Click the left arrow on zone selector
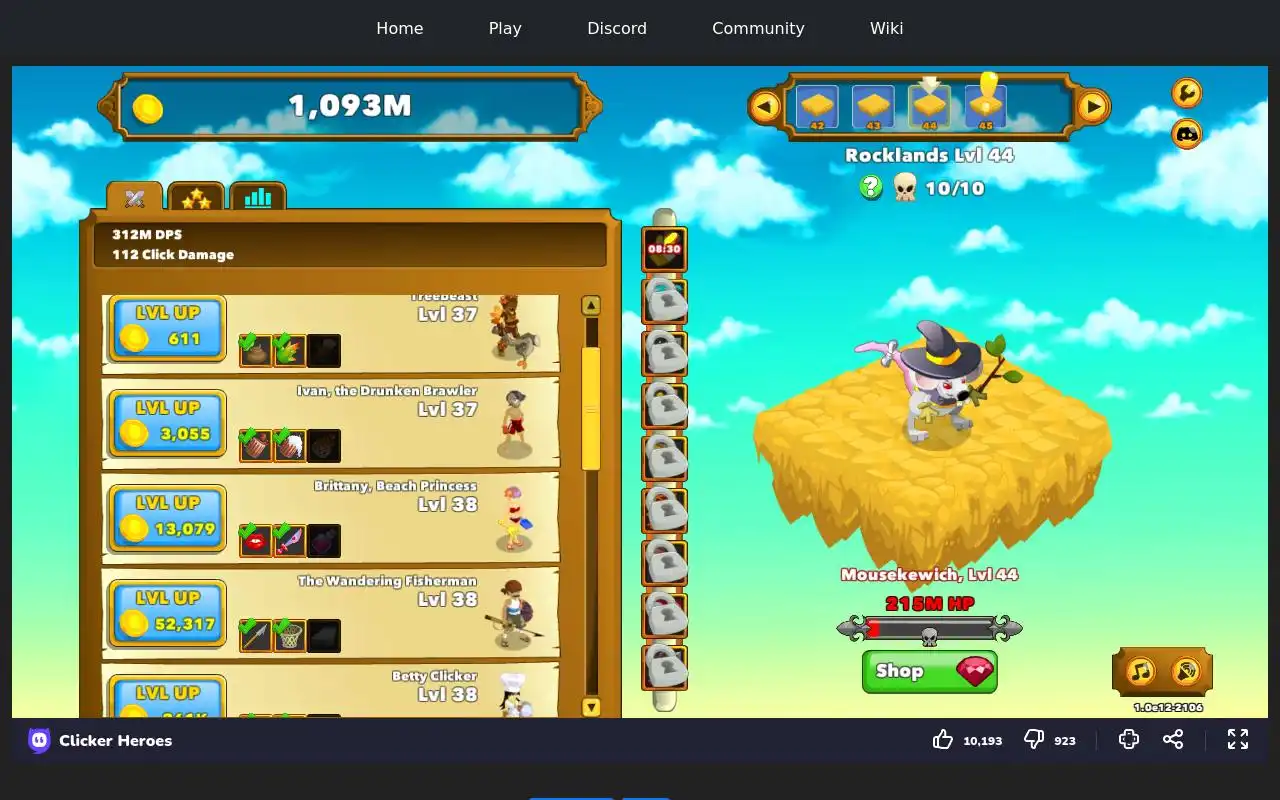Viewport: 1280px width, 800px height. pyautogui.click(x=765, y=106)
